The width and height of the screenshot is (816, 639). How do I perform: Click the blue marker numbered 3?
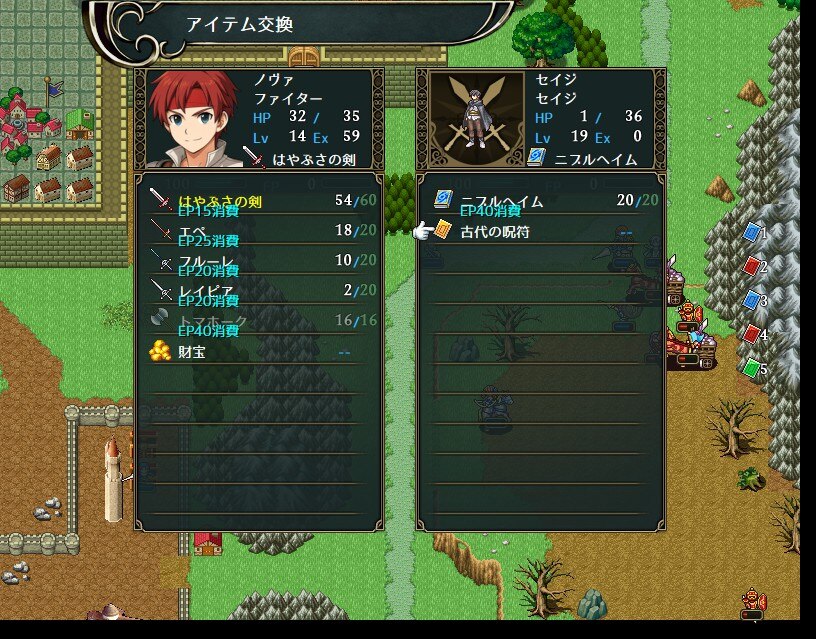click(752, 300)
